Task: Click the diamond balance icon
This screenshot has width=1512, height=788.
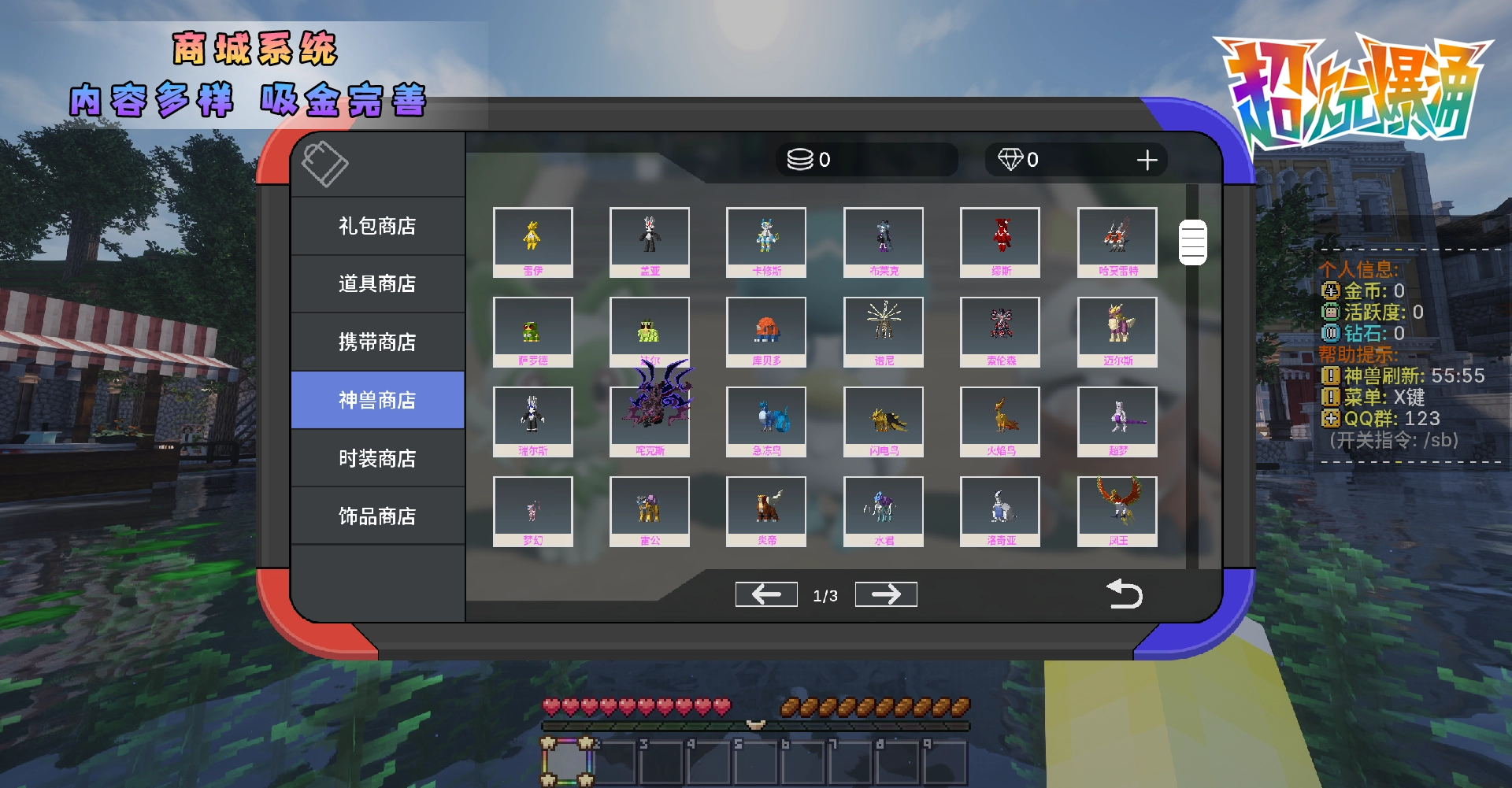Action: point(1012,159)
